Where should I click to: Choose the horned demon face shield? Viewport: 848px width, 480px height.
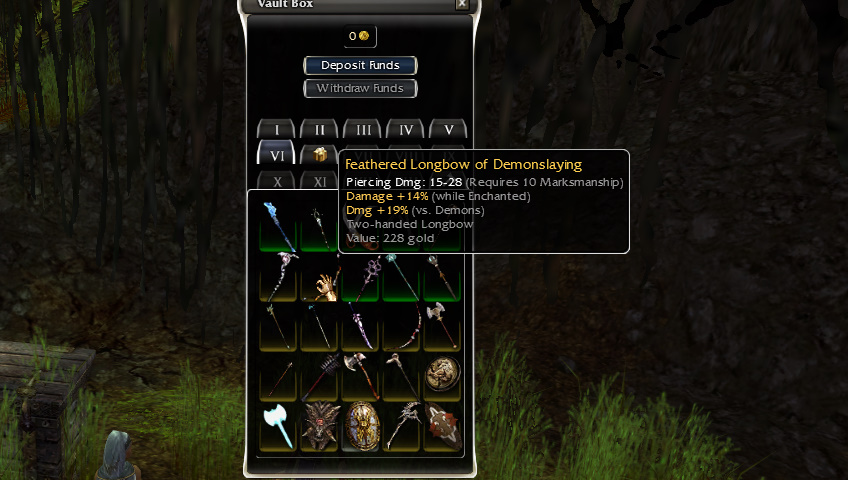click(320, 427)
